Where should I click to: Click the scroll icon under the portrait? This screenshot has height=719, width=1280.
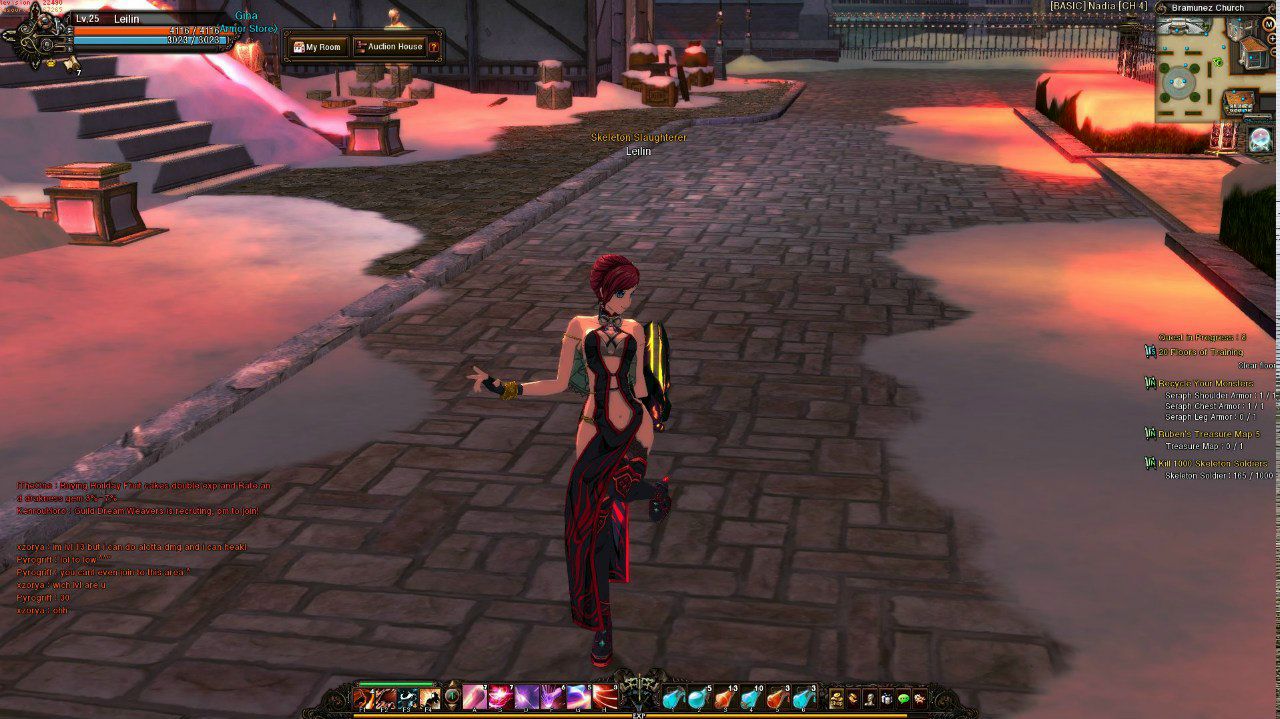pos(70,65)
